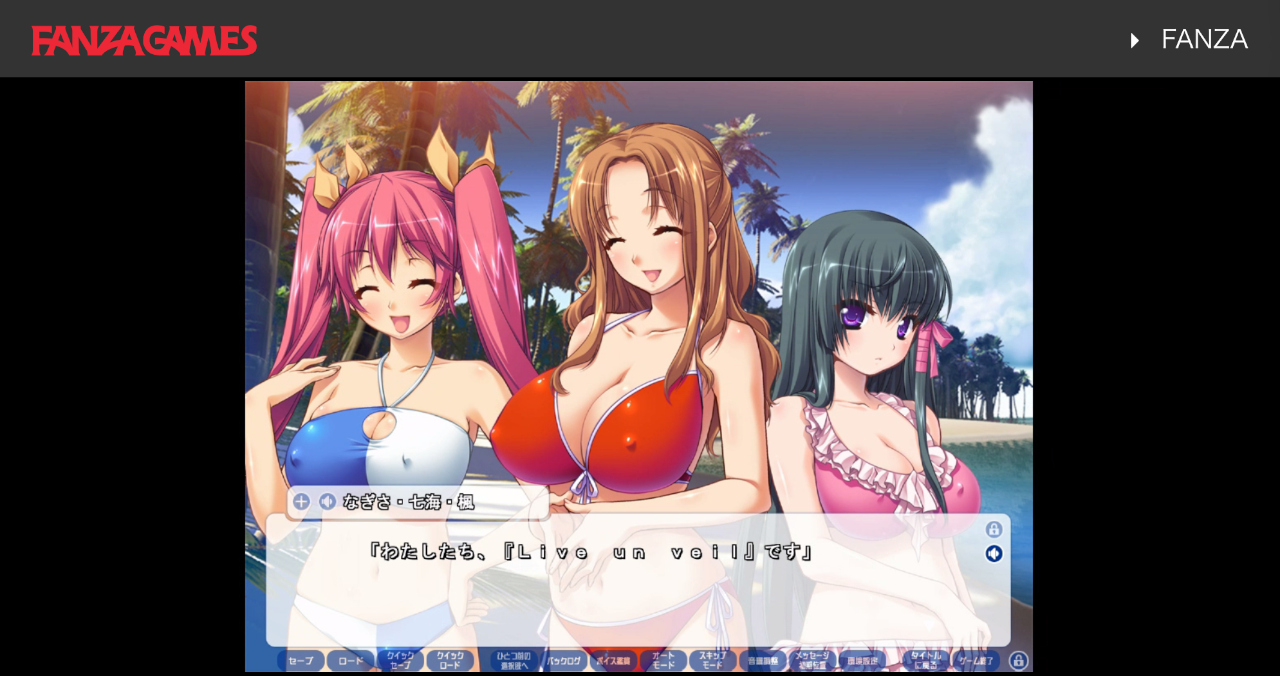Open the バックログ backlog

(x=565, y=661)
